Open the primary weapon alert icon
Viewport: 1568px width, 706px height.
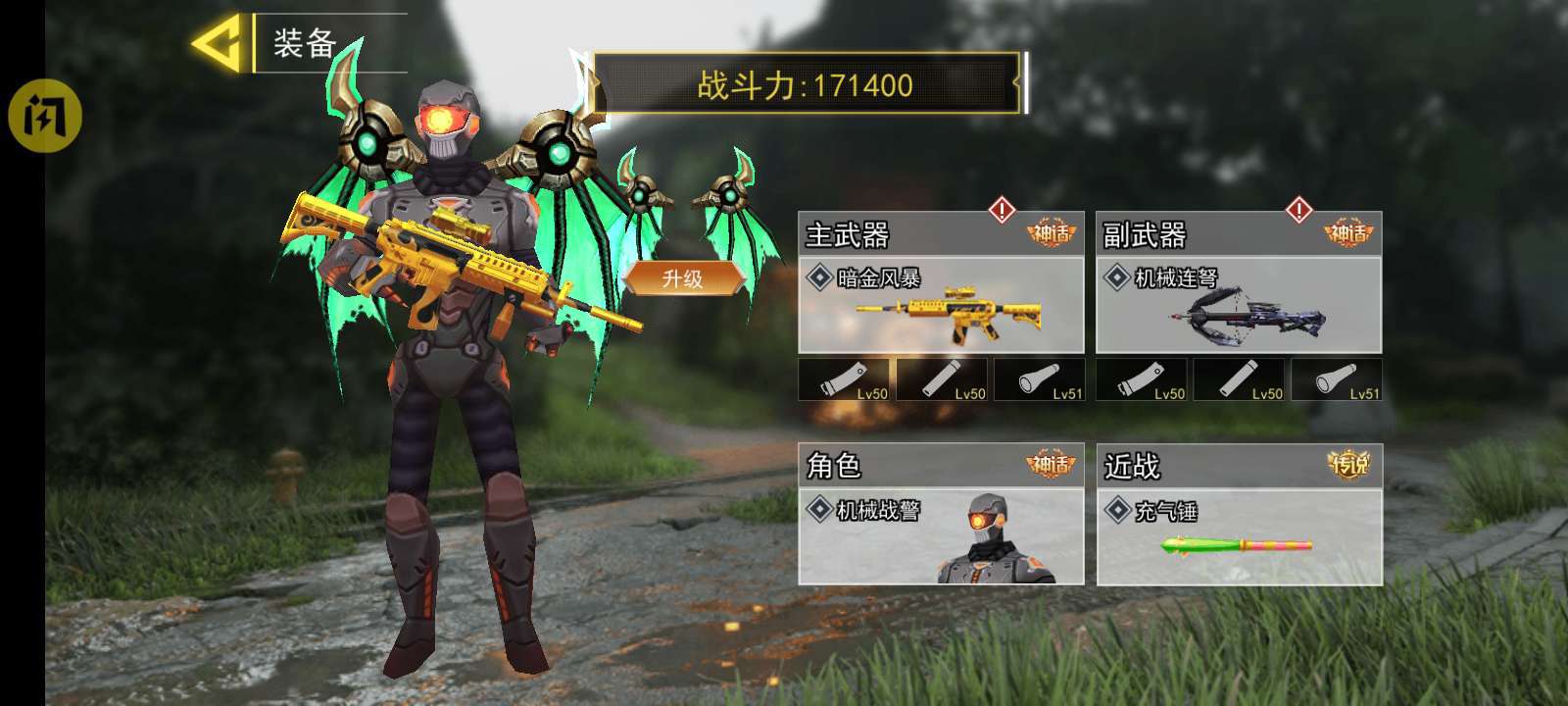1002,209
